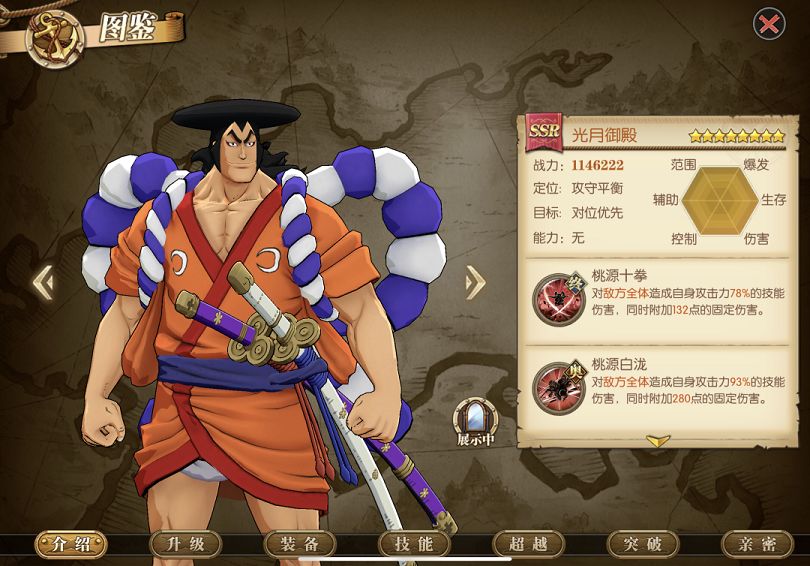Go to the 超越 tab
Image resolution: width=810 pixels, height=566 pixels.
coord(527,544)
